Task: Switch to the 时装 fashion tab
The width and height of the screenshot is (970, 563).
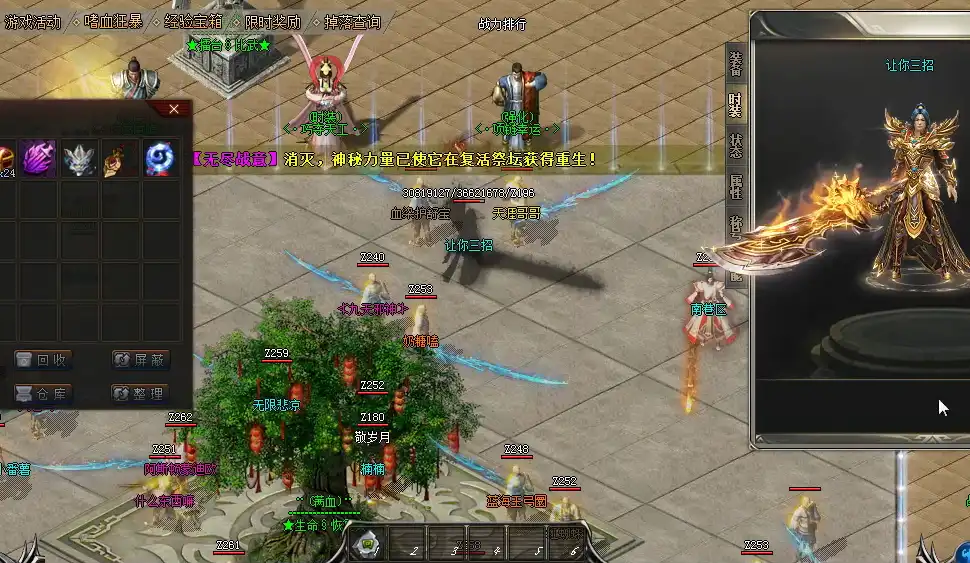Action: (x=736, y=104)
